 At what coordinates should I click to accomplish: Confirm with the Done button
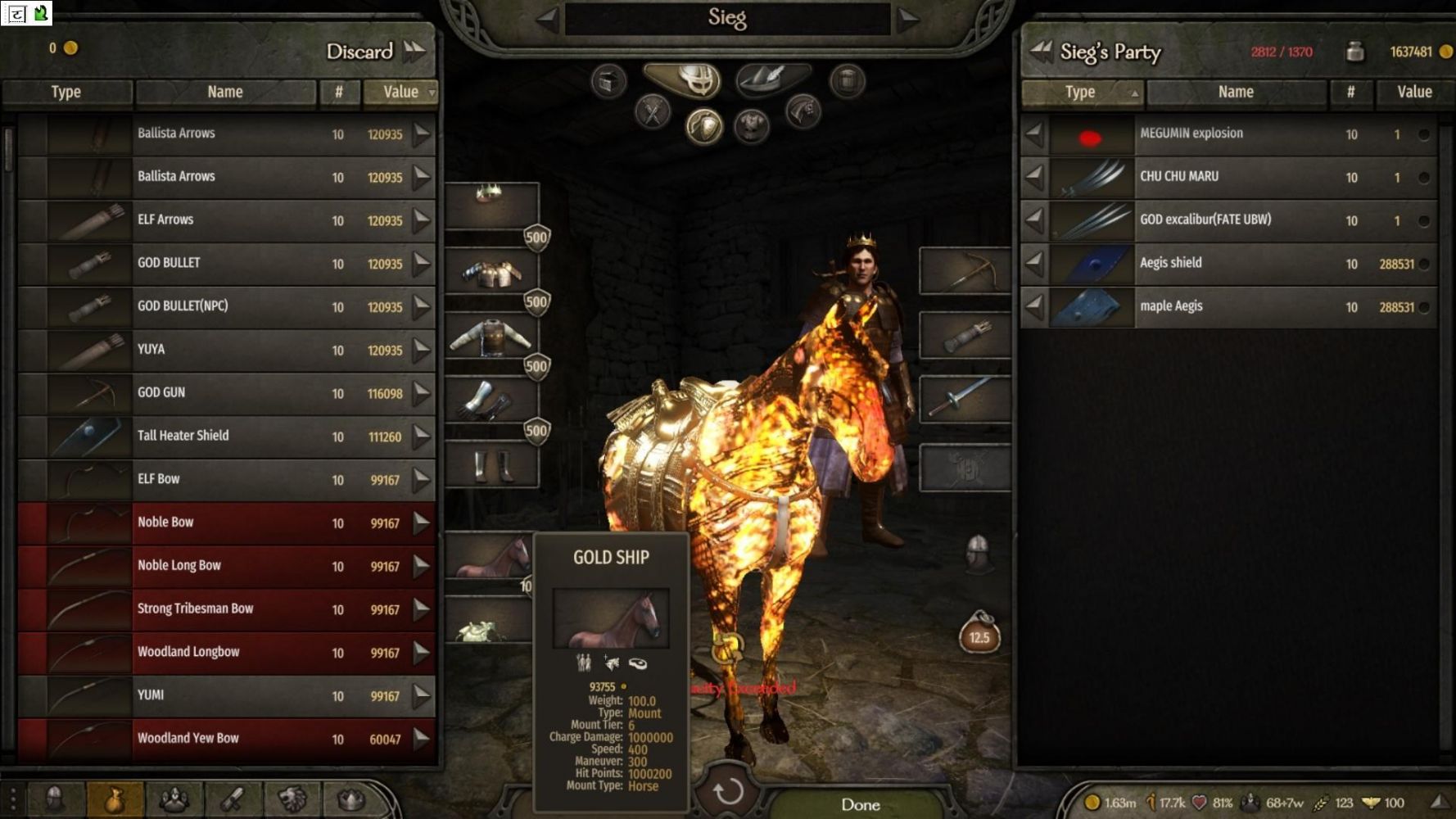click(860, 804)
